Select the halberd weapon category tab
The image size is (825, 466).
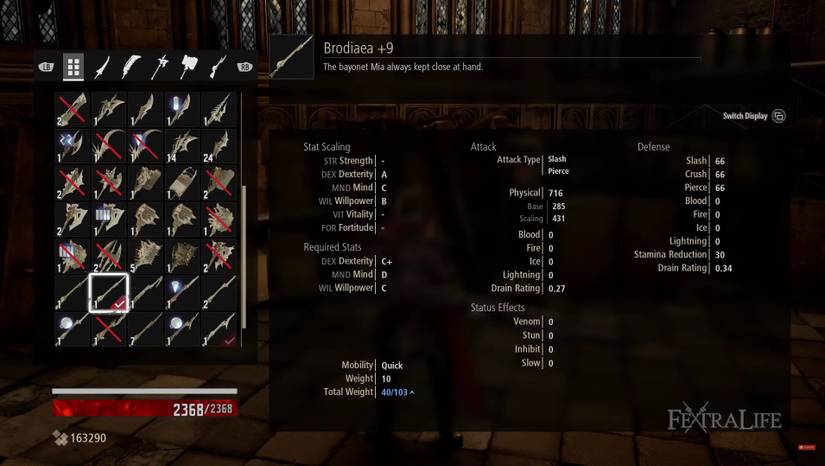pos(160,67)
